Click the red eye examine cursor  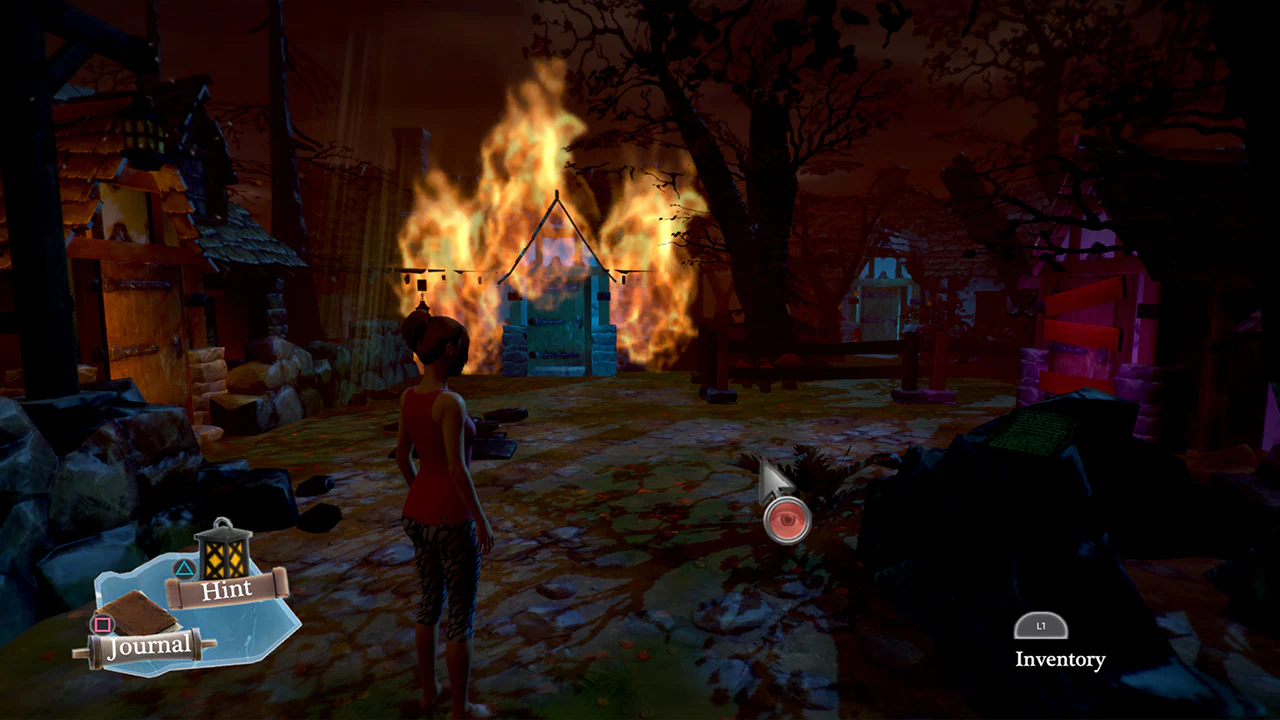pyautogui.click(x=787, y=518)
